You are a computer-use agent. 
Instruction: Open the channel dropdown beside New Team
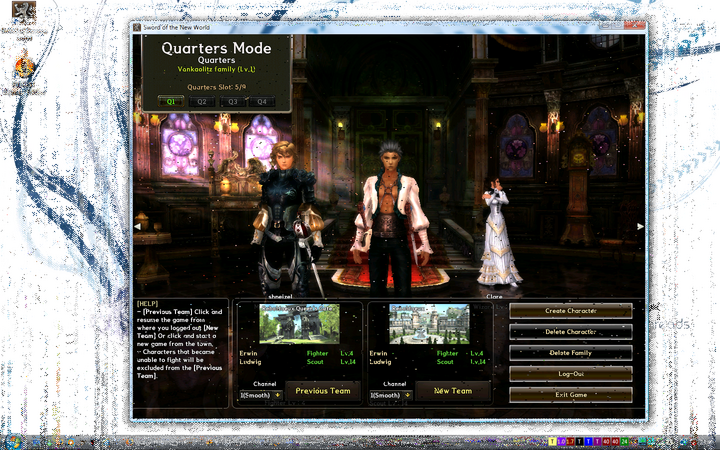click(x=390, y=395)
